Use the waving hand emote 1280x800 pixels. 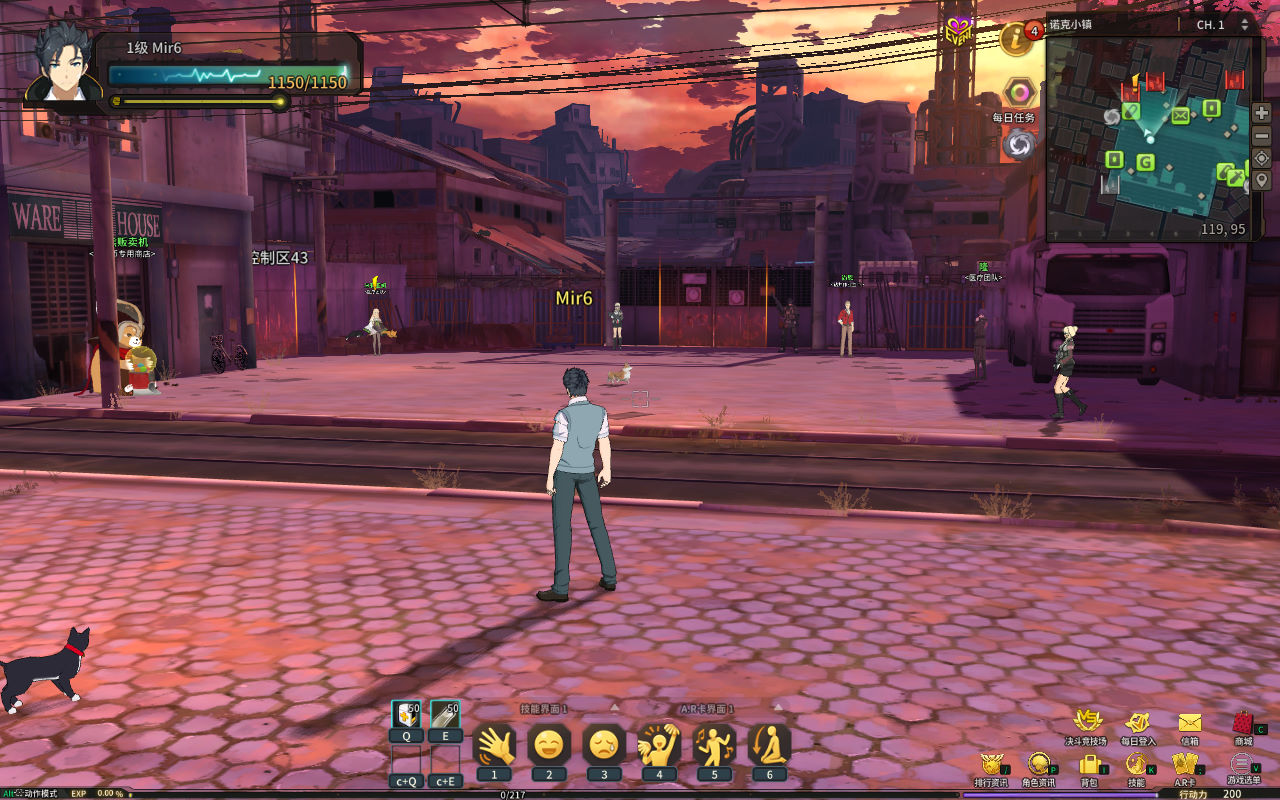(x=494, y=745)
